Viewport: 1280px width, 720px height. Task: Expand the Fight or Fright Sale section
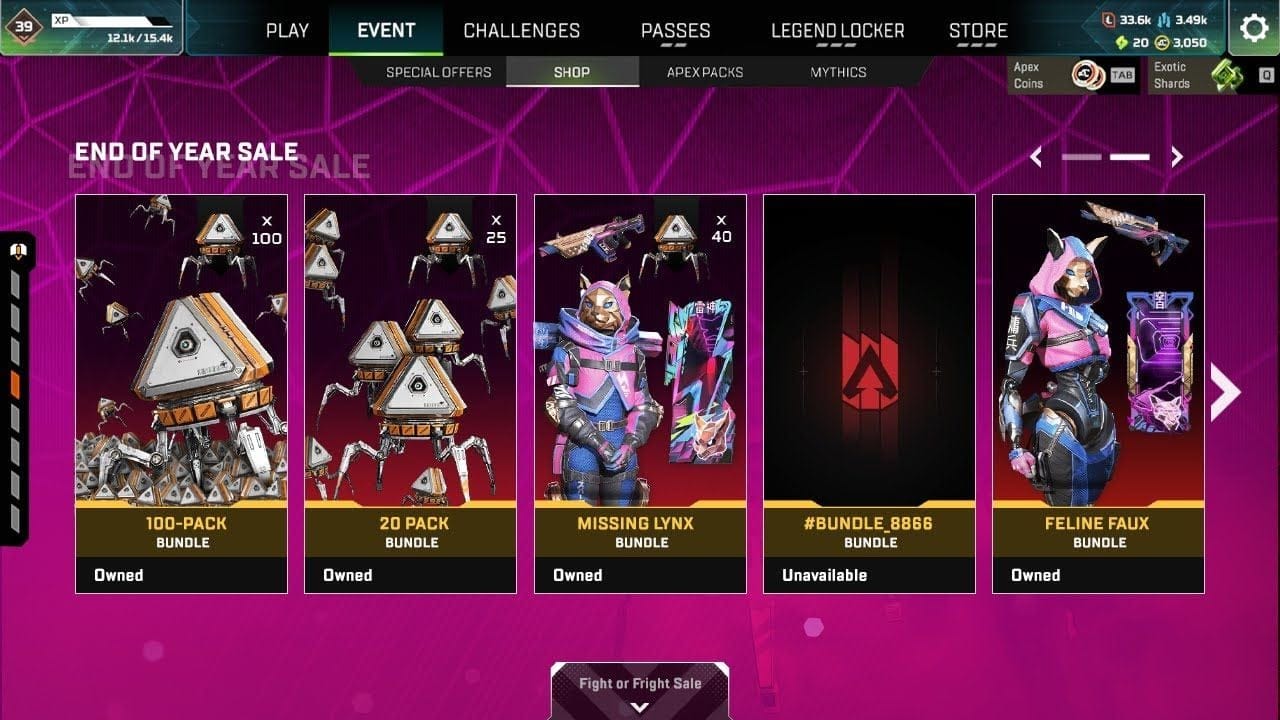coord(640,692)
